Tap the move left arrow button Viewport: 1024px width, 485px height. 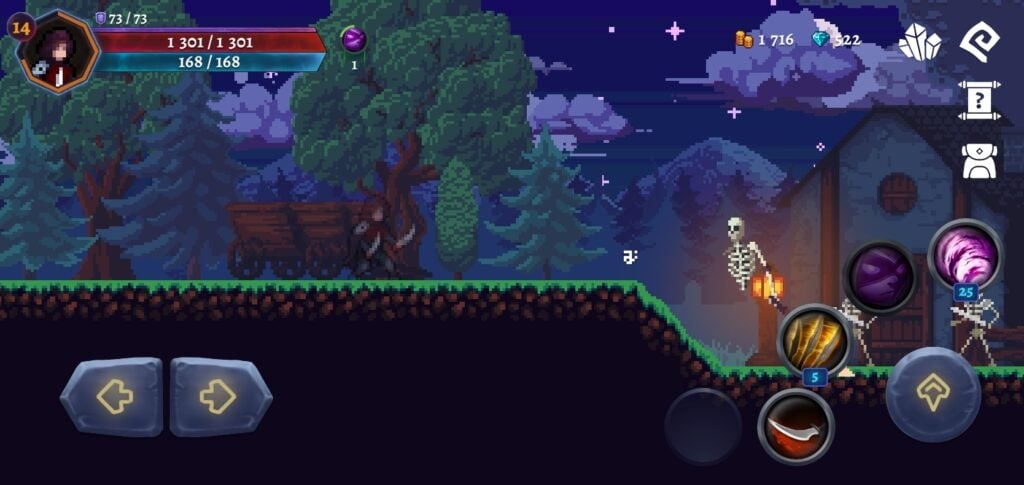[111, 397]
